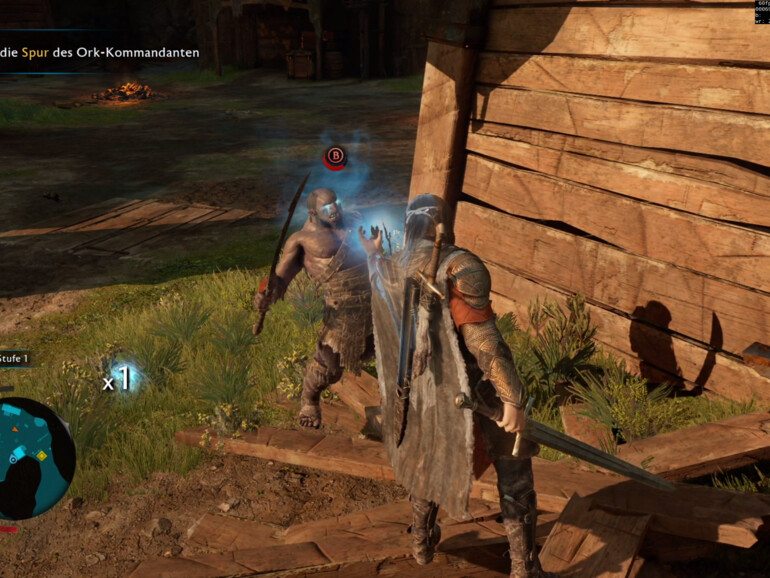Screen dimensions: 770x578
Task: Select the Ork-Kommandanten objective tracker text
Action: pos(101,52)
